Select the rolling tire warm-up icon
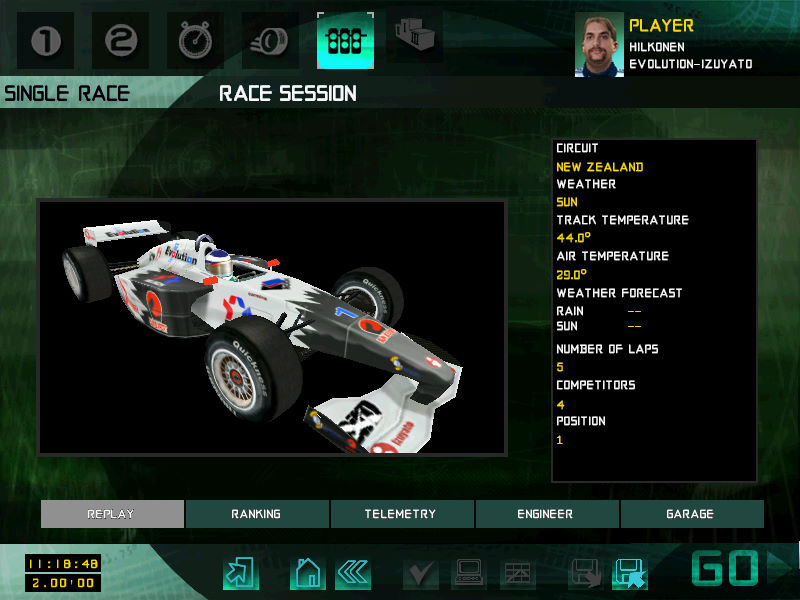The width and height of the screenshot is (800, 600). [x=270, y=41]
